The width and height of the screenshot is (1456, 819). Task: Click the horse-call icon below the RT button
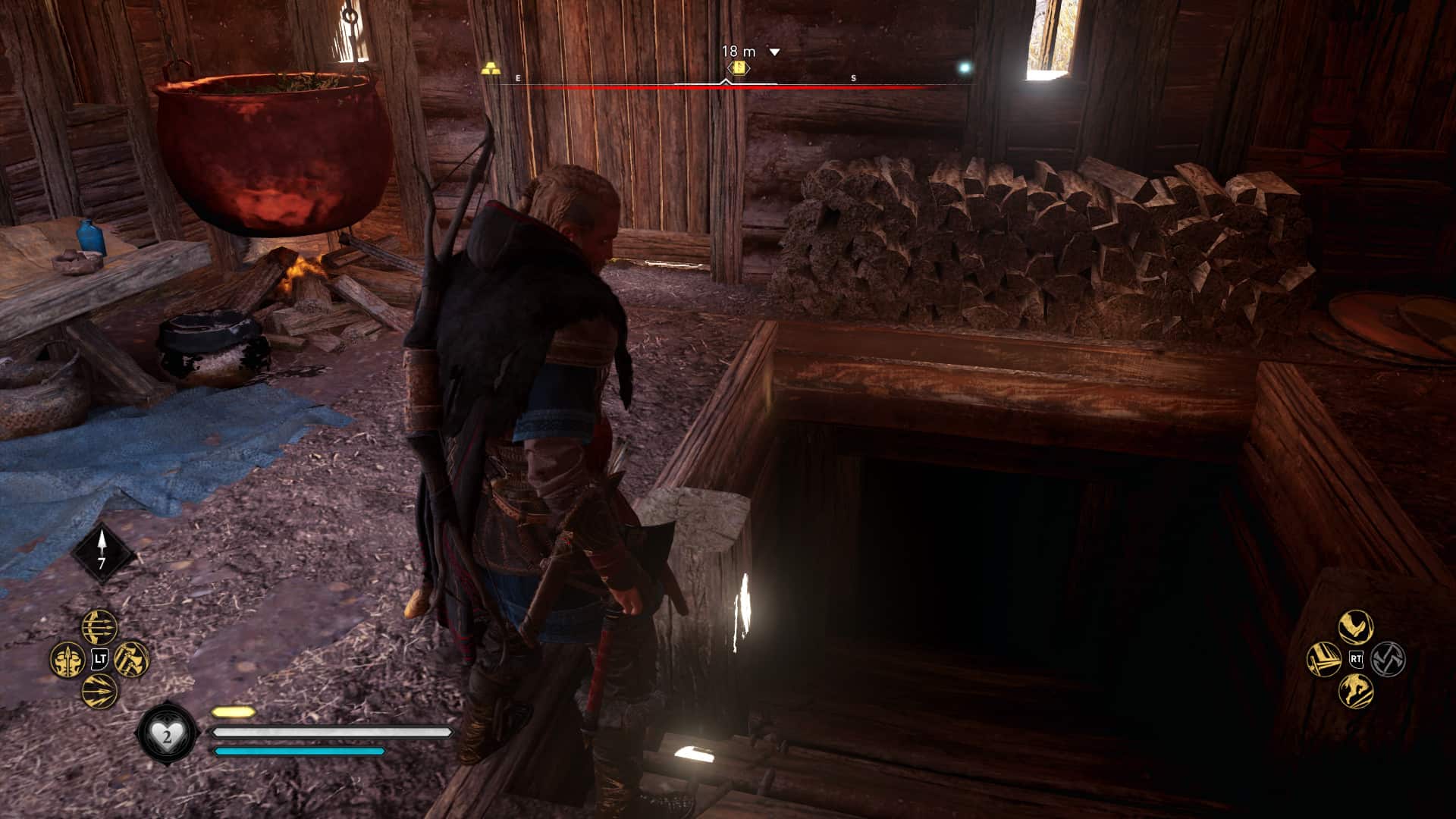click(x=1356, y=692)
